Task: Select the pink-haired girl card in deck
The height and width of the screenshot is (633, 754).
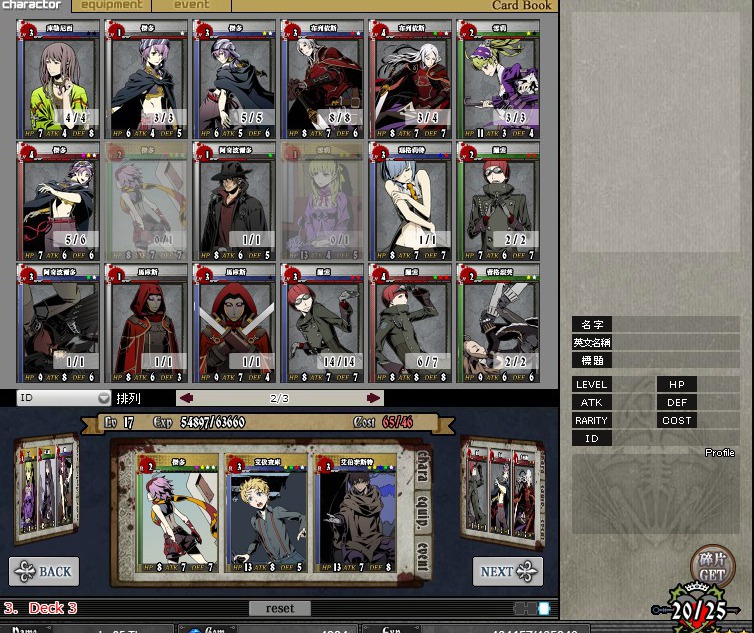Action: click(x=178, y=515)
